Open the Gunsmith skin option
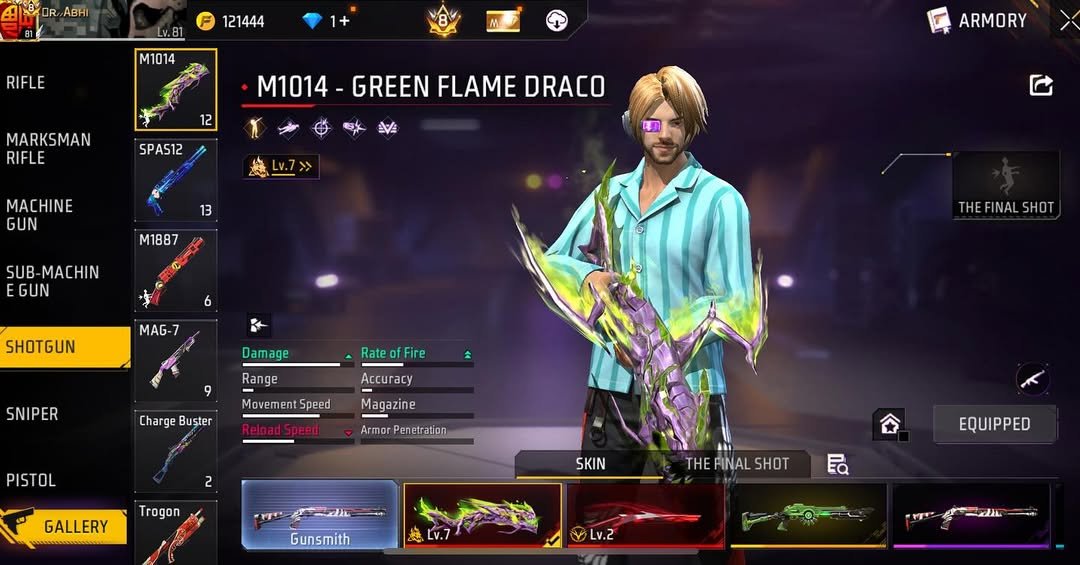Screen dimensions: 1080x565 pos(320,515)
